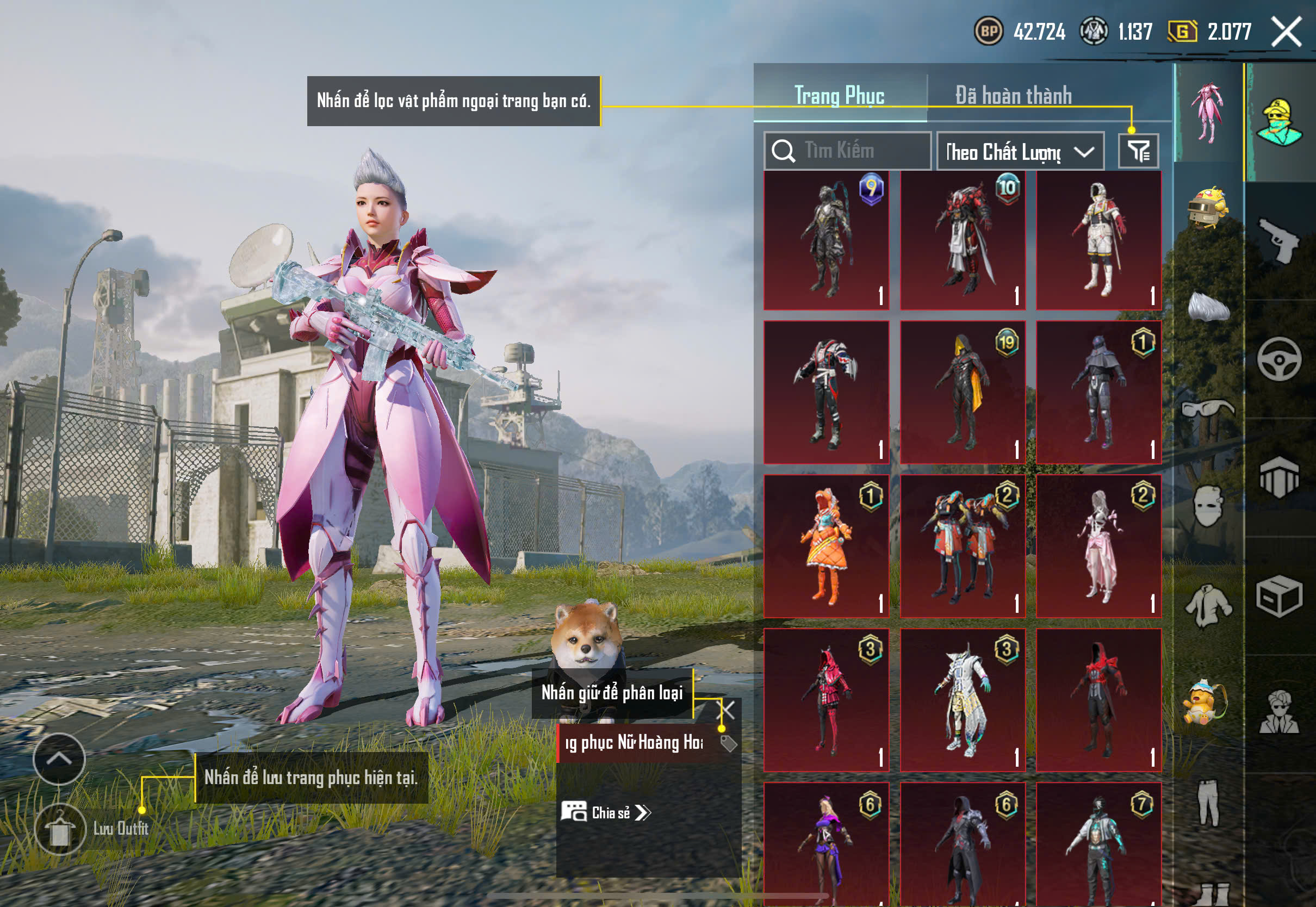1316x907 pixels.
Task: Open the Đã hoàn thành tab
Action: pos(1013,96)
